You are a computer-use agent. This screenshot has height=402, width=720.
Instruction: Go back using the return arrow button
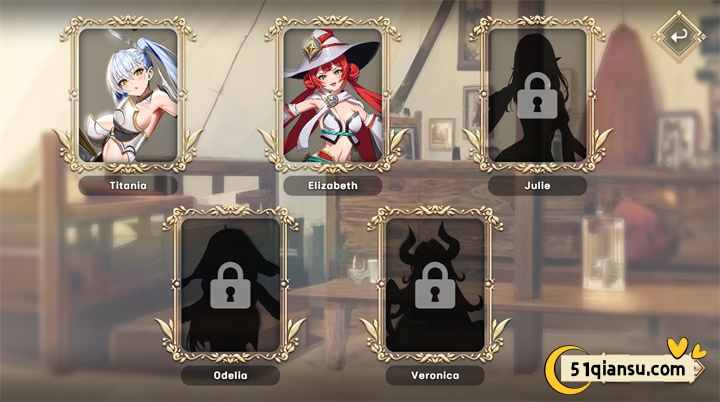679,37
